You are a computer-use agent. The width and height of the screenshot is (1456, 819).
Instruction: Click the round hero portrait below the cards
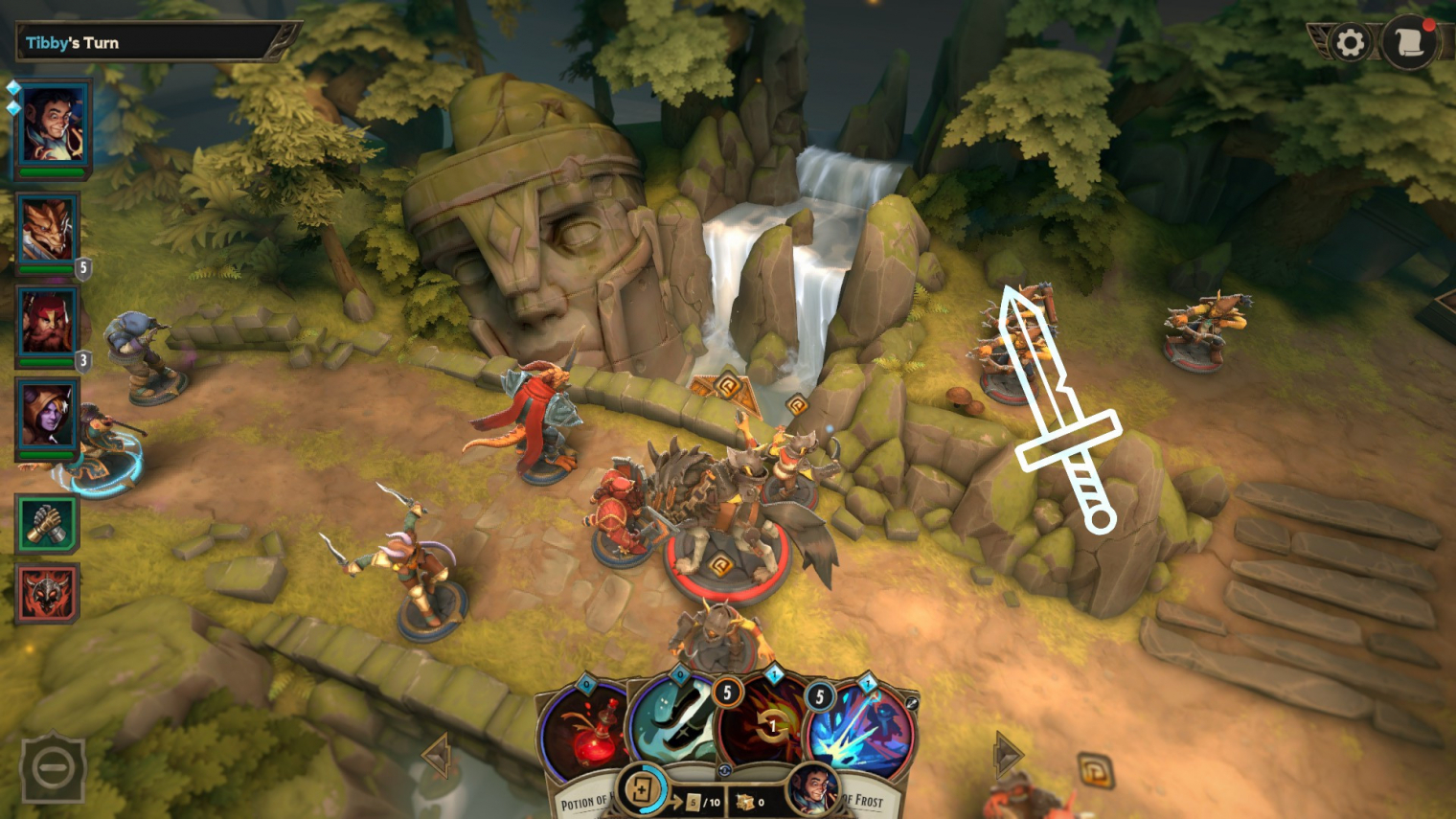click(x=812, y=790)
